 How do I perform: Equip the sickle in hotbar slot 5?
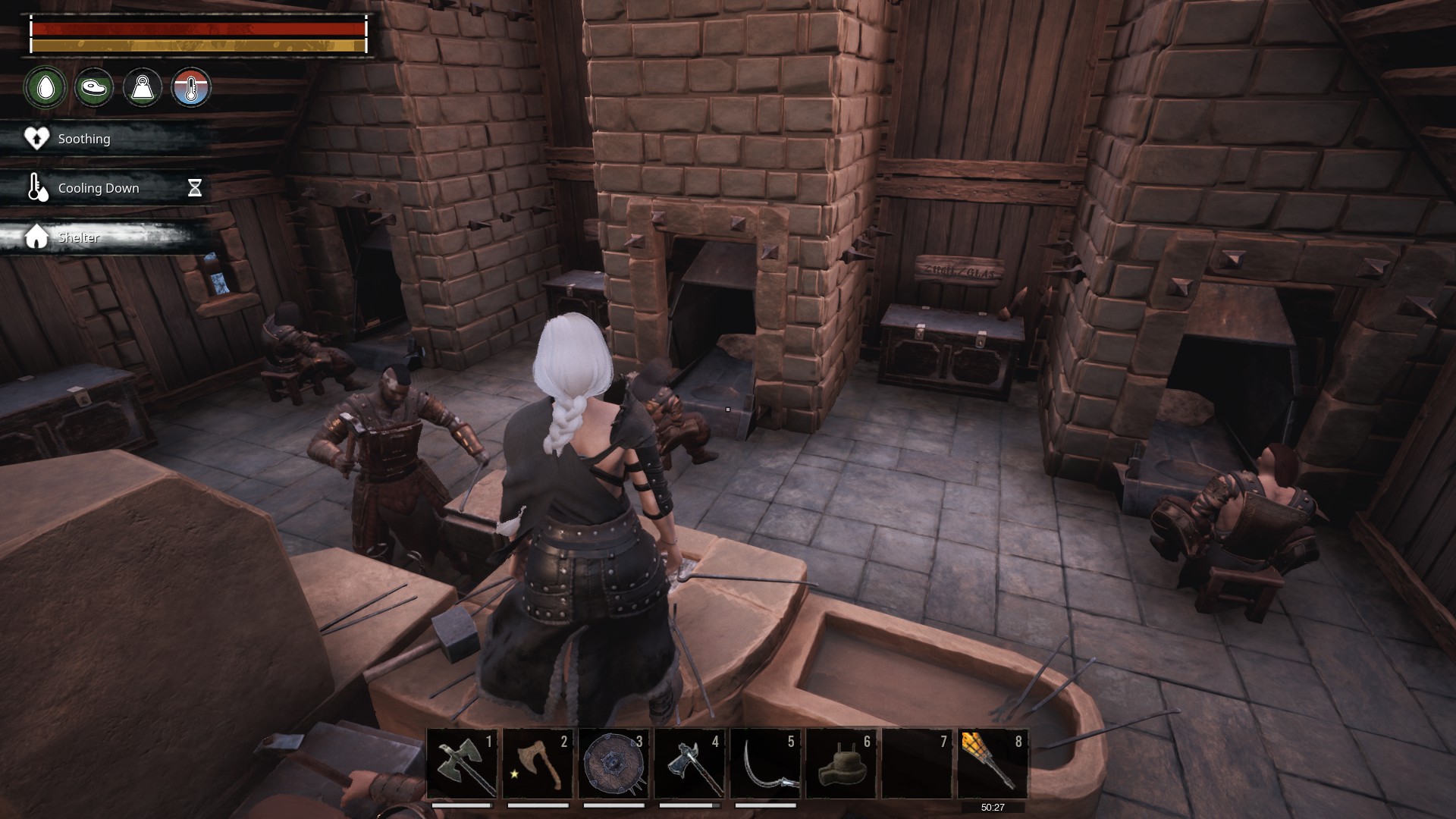pos(765,764)
